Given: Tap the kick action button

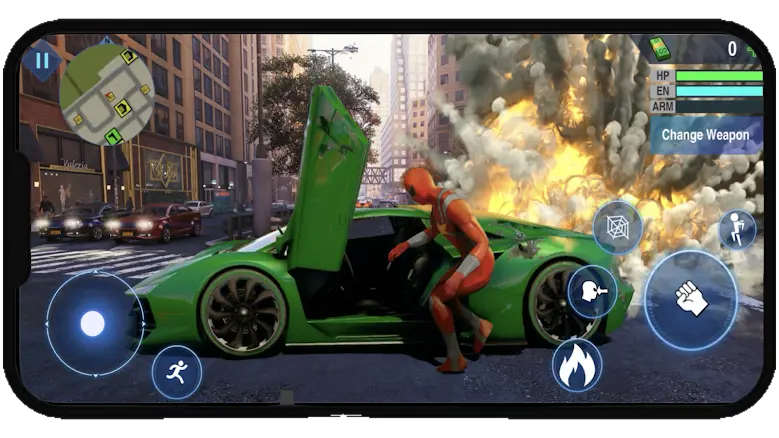Looking at the screenshot, I should click(x=737, y=229).
